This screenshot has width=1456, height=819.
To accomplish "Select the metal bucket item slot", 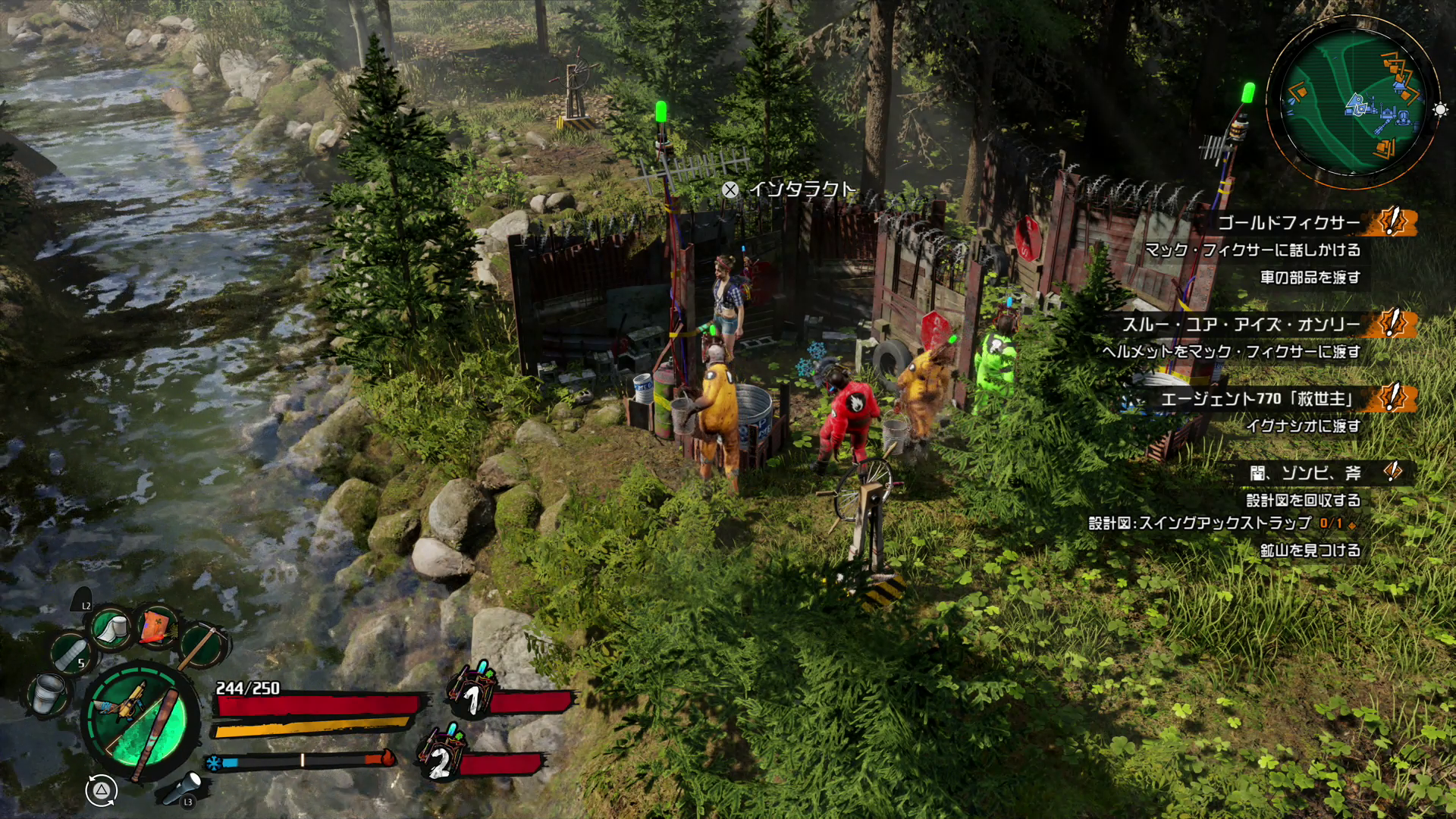I will [48, 692].
